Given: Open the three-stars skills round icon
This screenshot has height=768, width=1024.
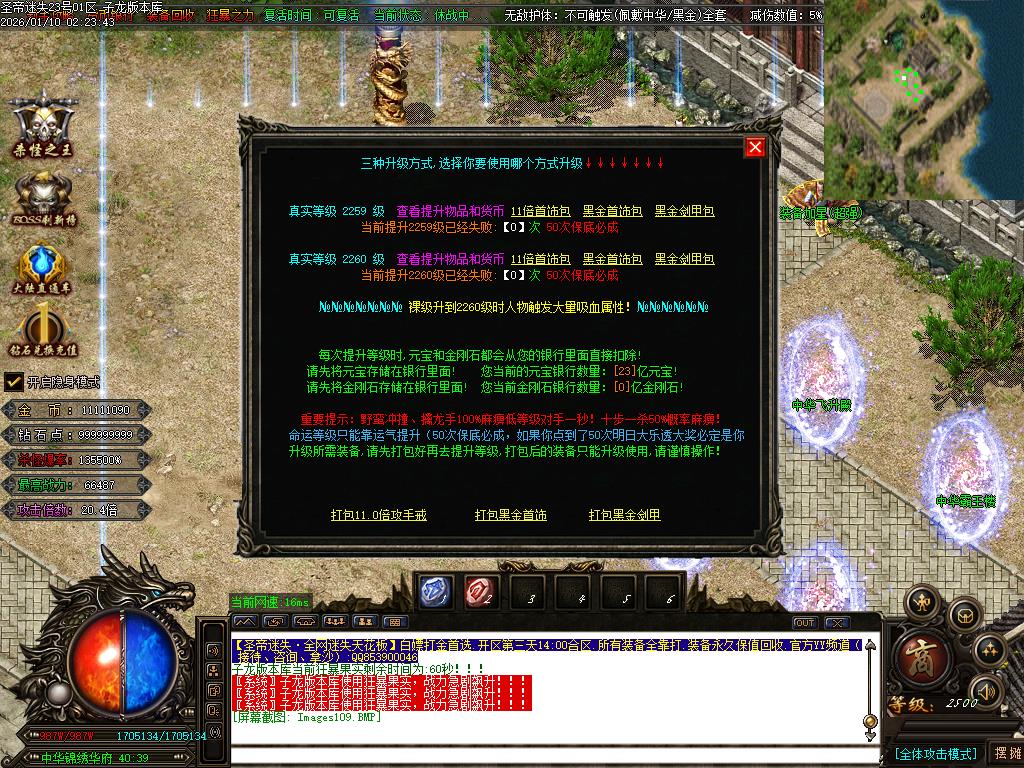Looking at the screenshot, I should point(988,651).
